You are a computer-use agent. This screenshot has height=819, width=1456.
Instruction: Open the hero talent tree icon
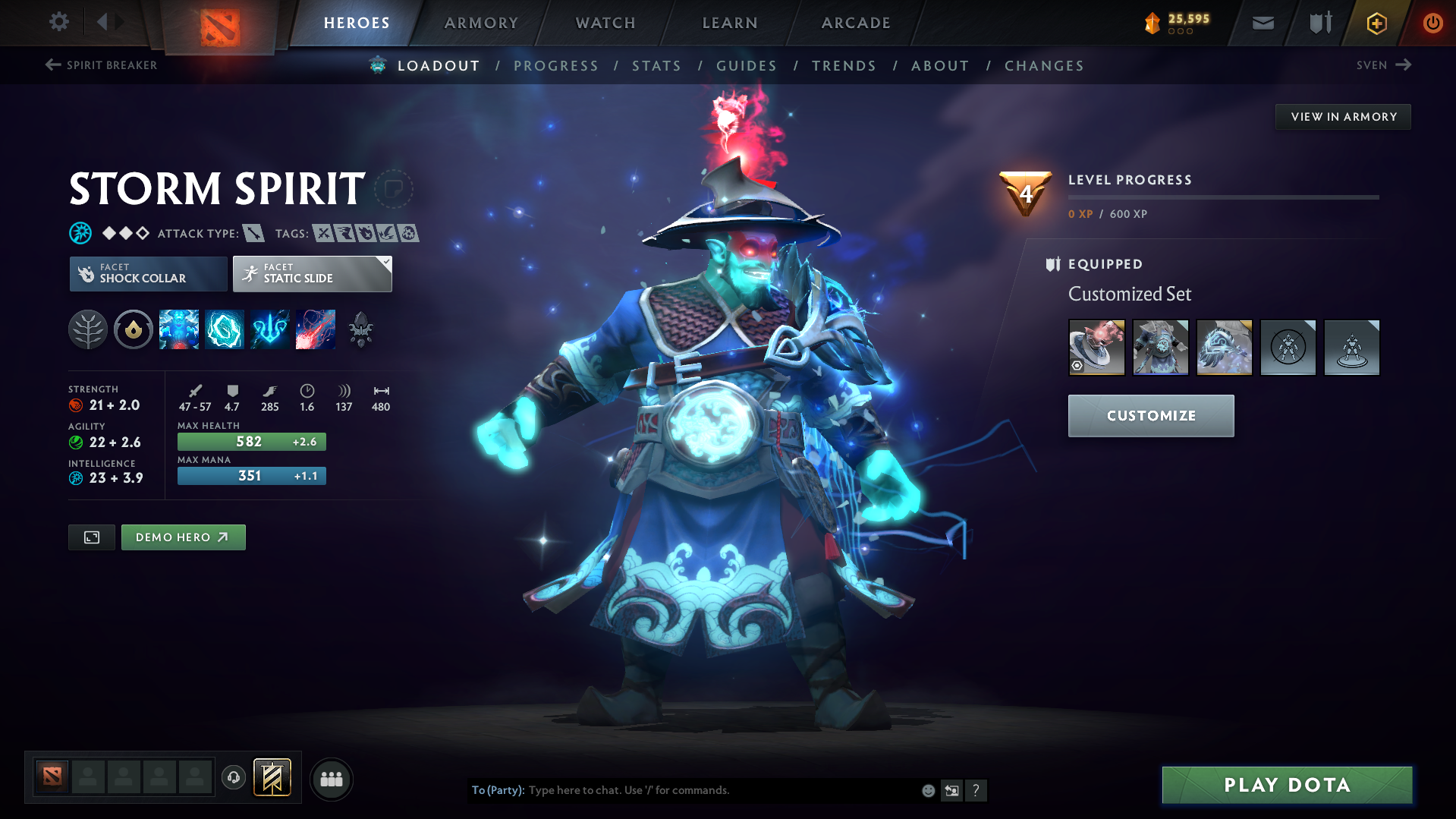coord(88,329)
